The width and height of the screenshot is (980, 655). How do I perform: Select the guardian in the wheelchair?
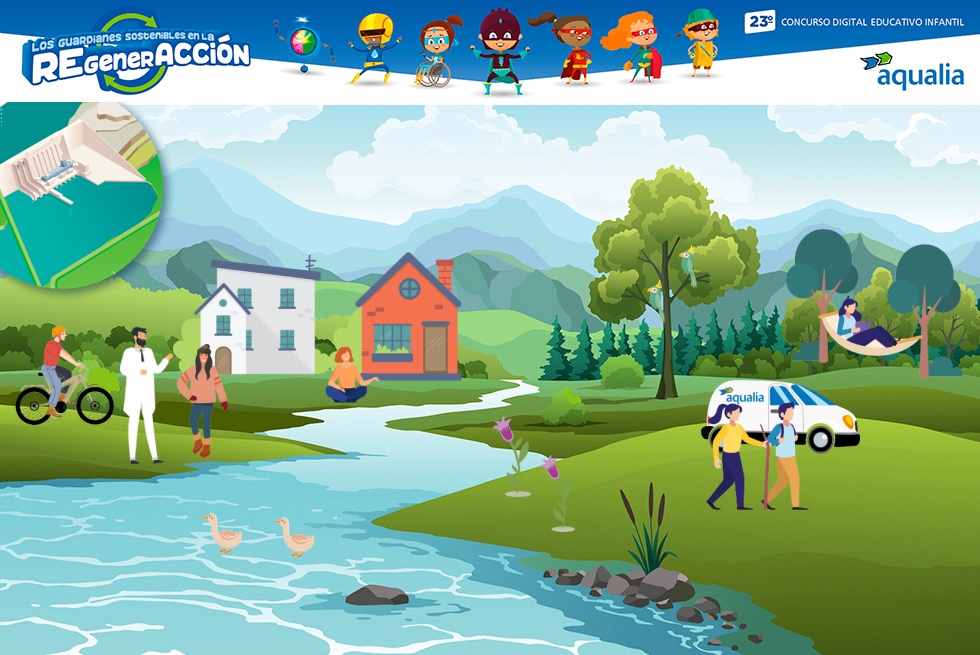[x=438, y=52]
